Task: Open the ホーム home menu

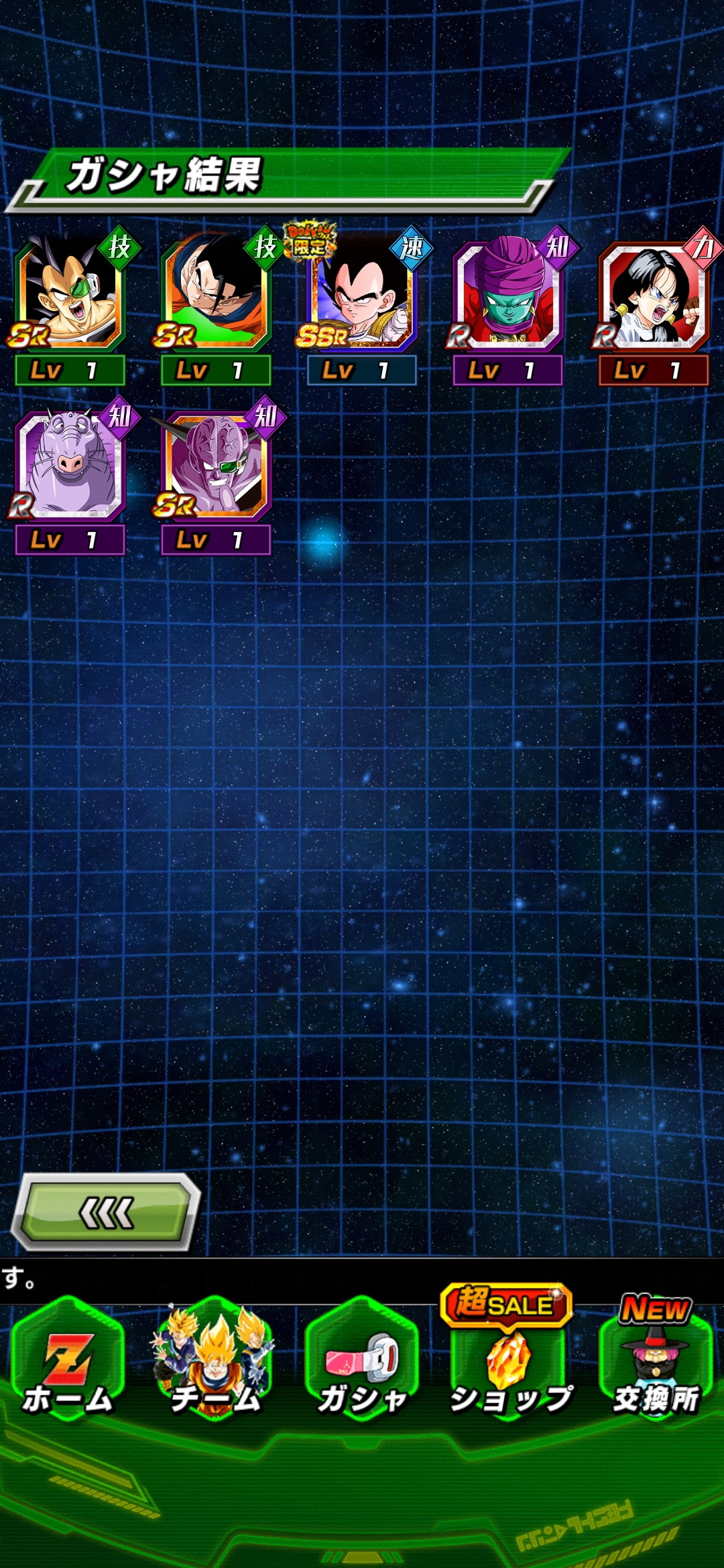Action: 68,1360
